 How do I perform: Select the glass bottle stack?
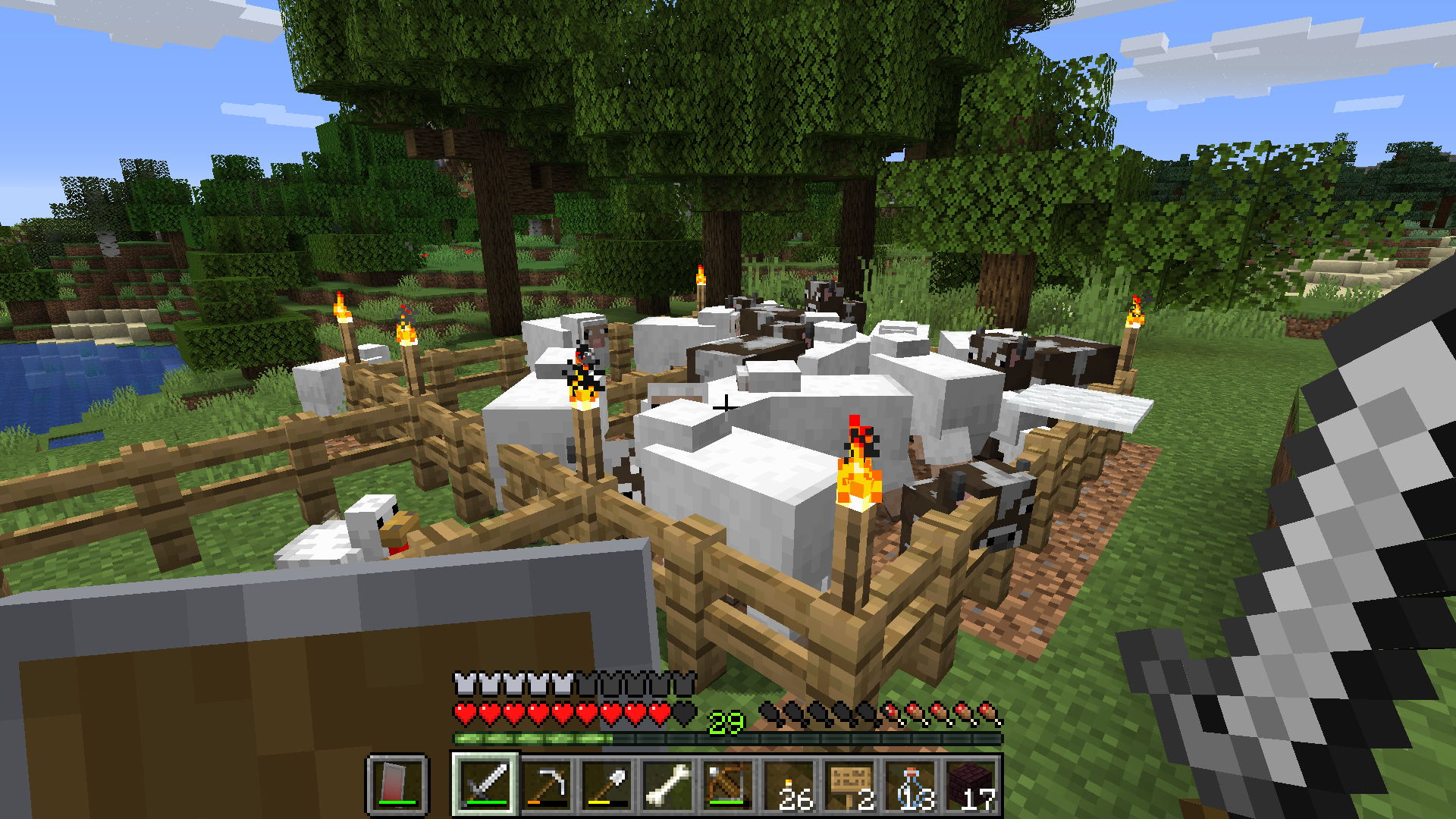(910, 784)
